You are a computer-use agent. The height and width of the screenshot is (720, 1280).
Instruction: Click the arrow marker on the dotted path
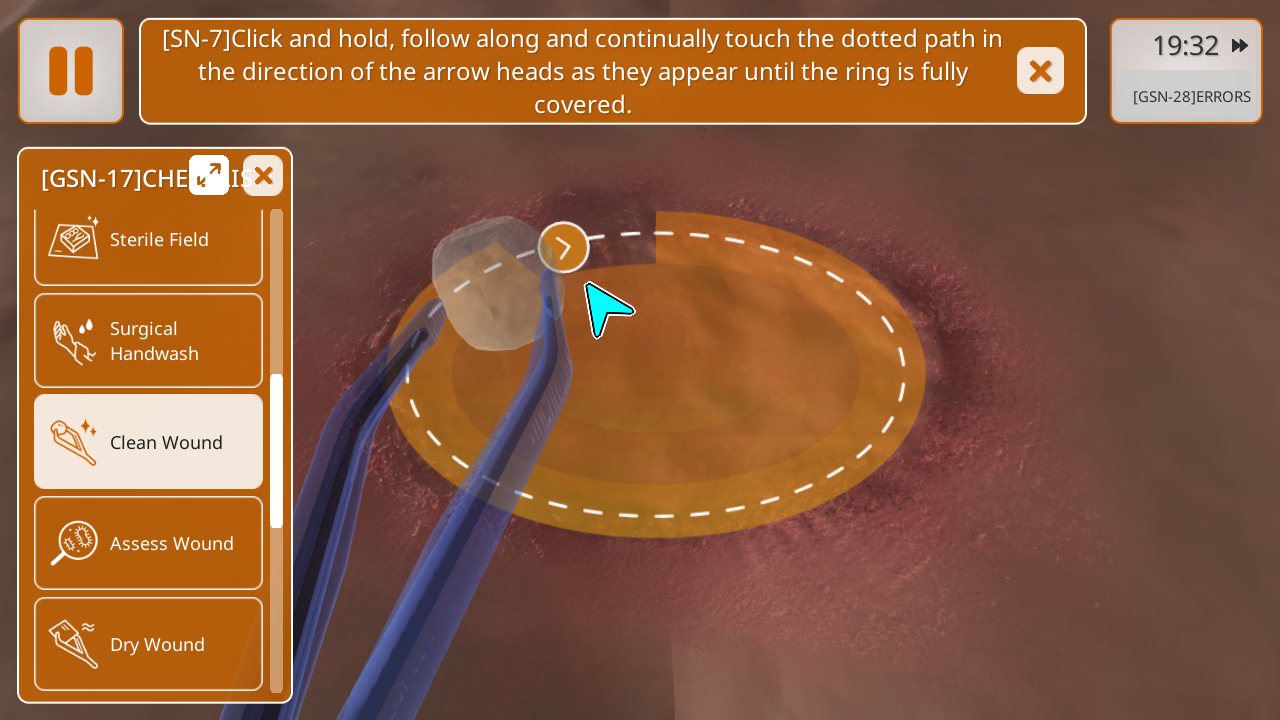point(564,247)
